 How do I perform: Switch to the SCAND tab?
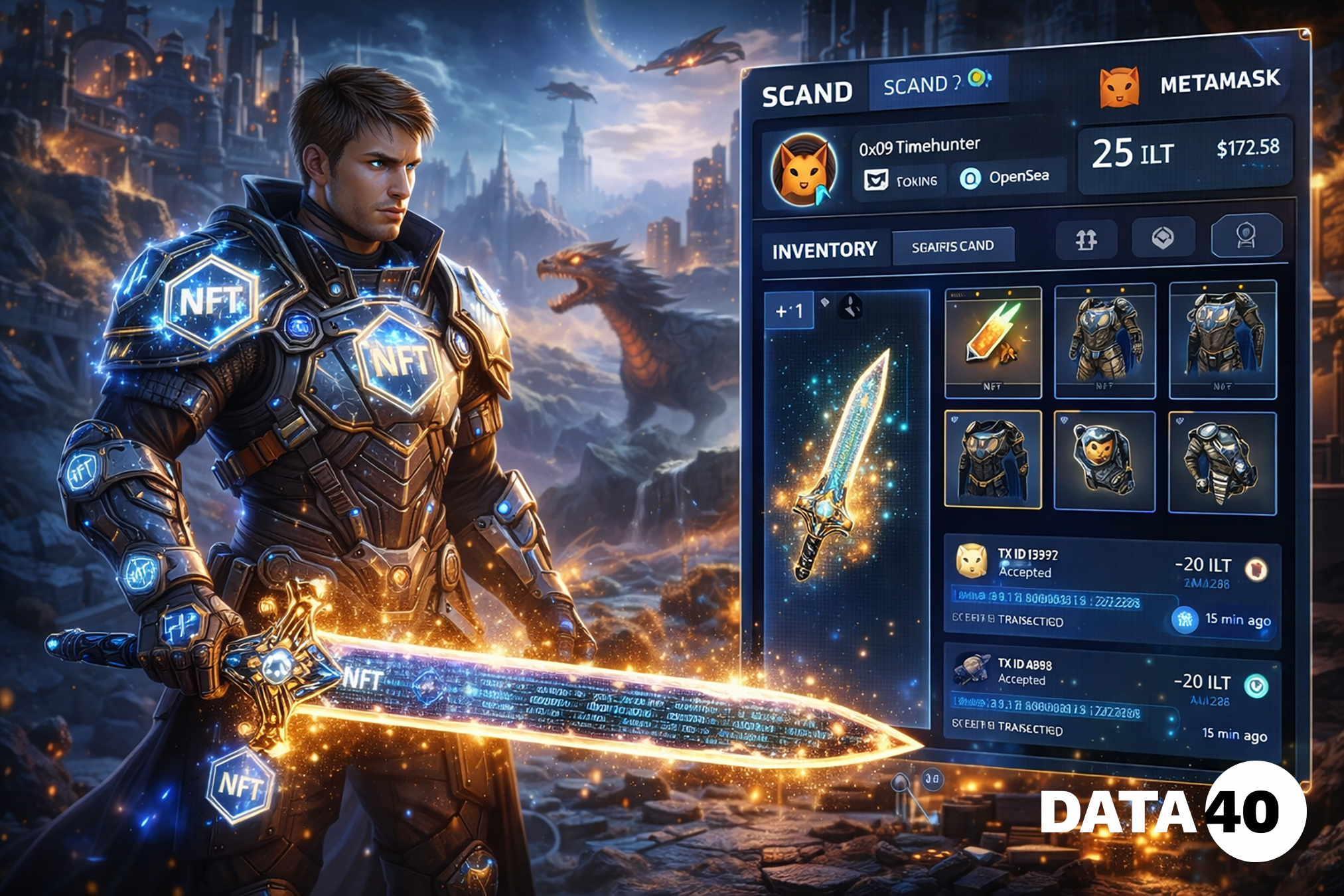point(807,95)
